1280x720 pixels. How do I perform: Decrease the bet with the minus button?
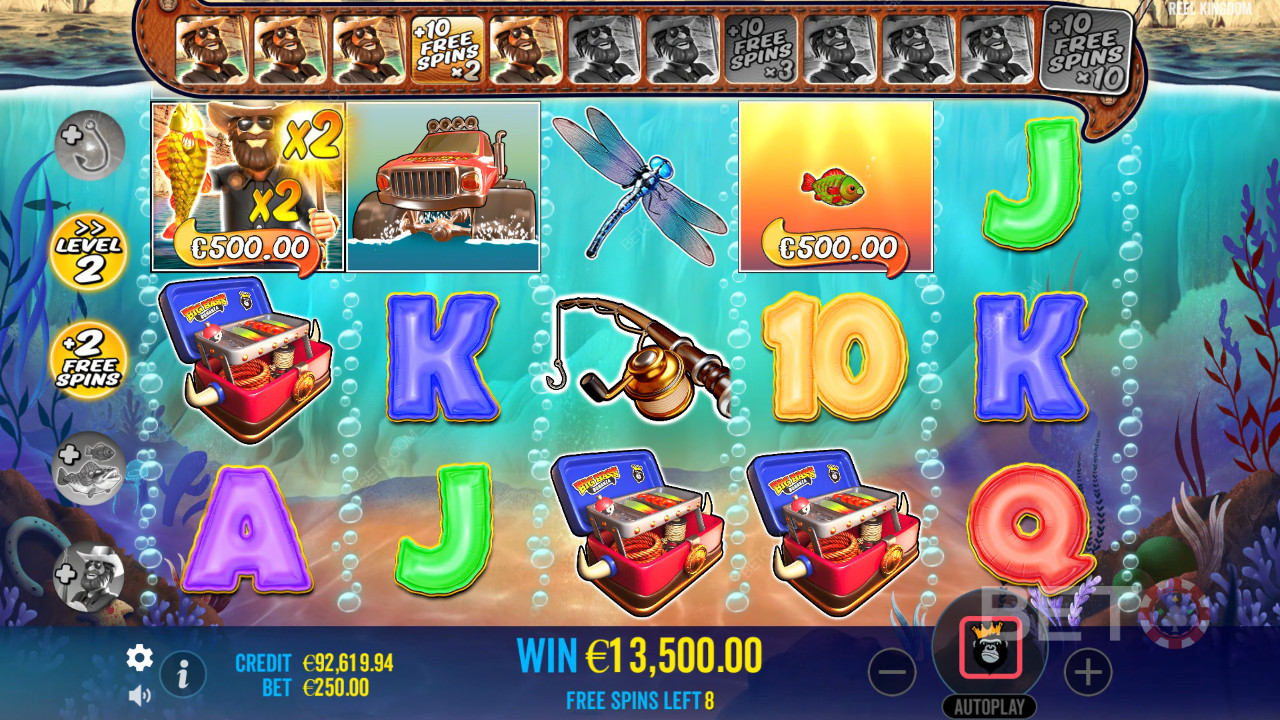(x=892, y=672)
